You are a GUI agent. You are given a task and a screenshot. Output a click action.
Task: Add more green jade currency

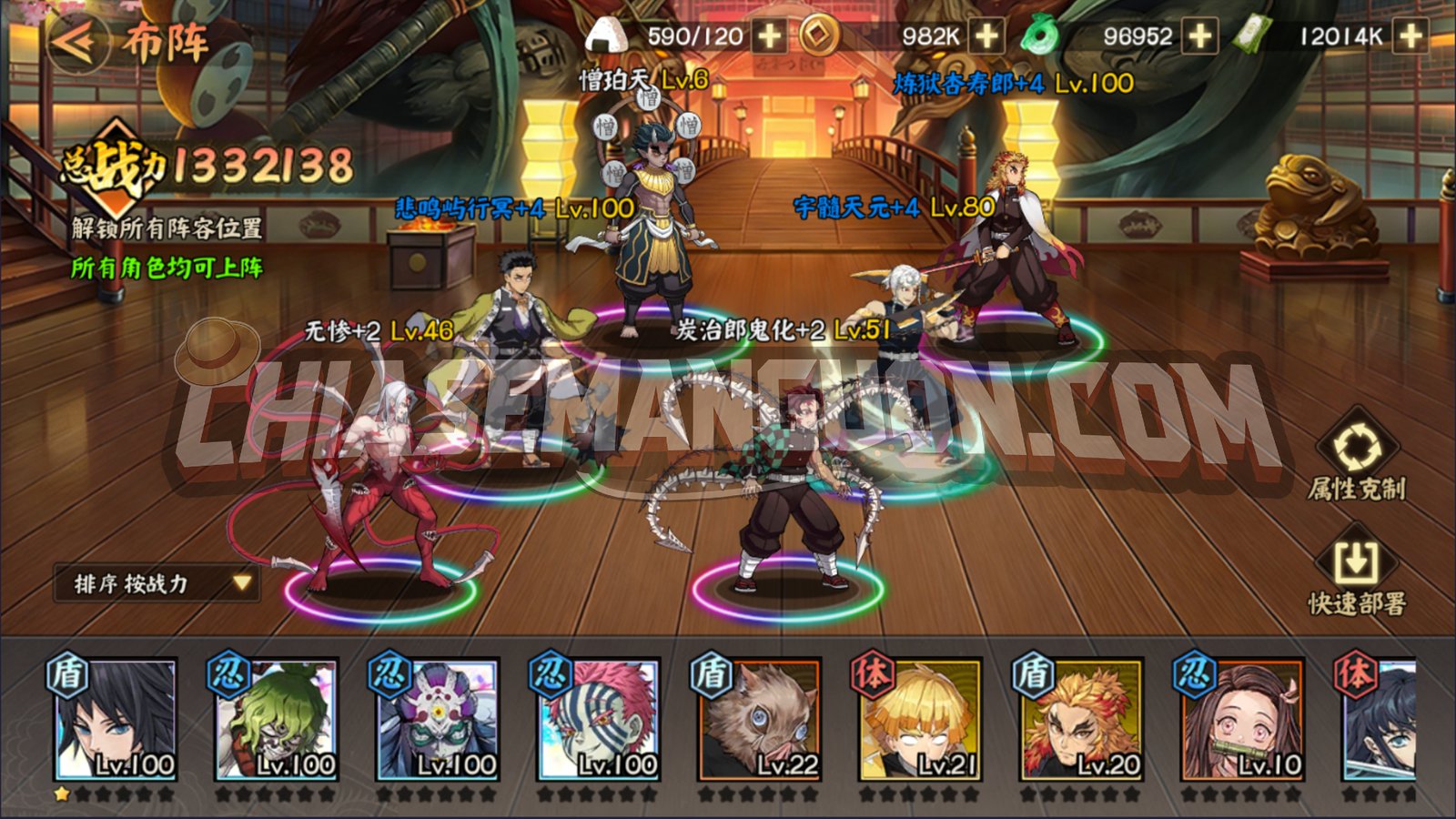tap(1200, 36)
